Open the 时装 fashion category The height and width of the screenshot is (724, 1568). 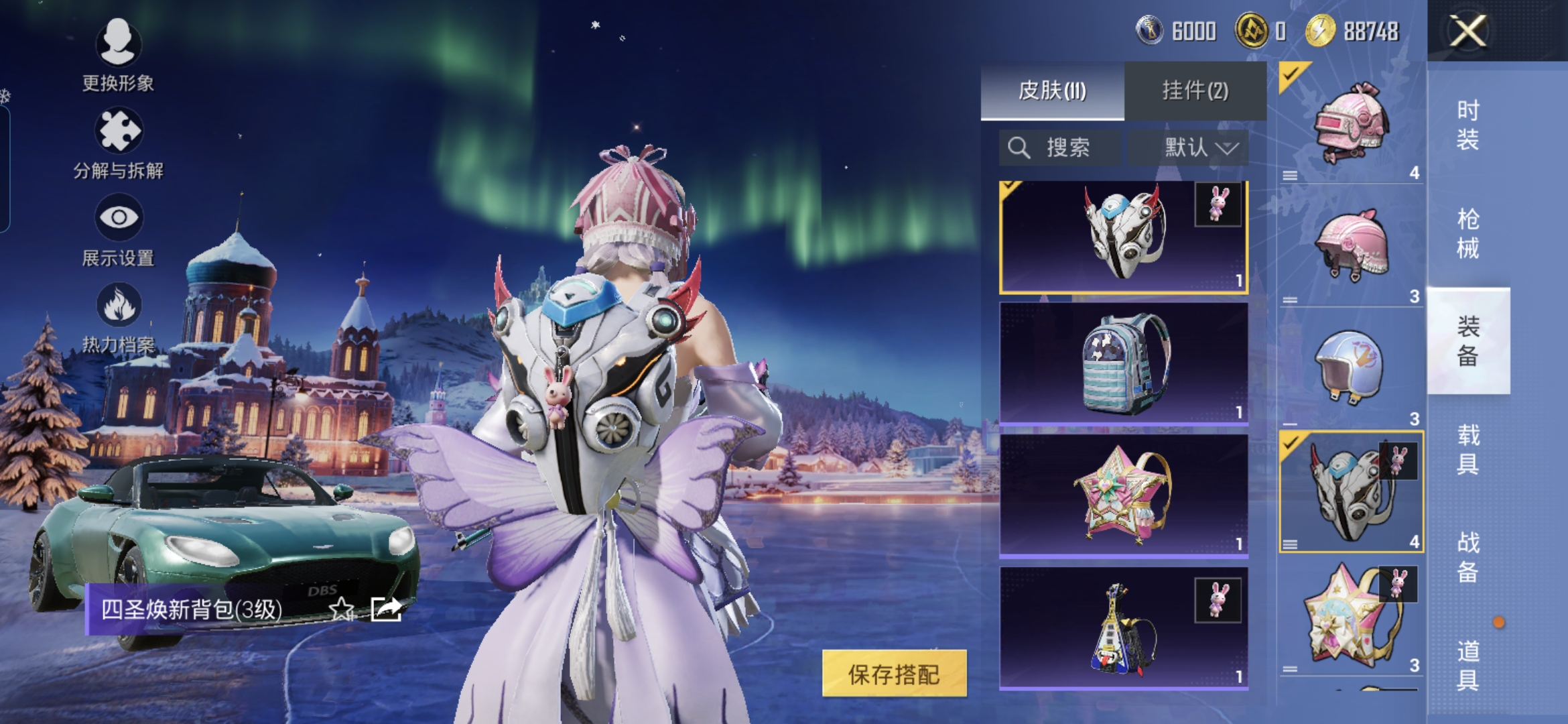(x=1467, y=125)
